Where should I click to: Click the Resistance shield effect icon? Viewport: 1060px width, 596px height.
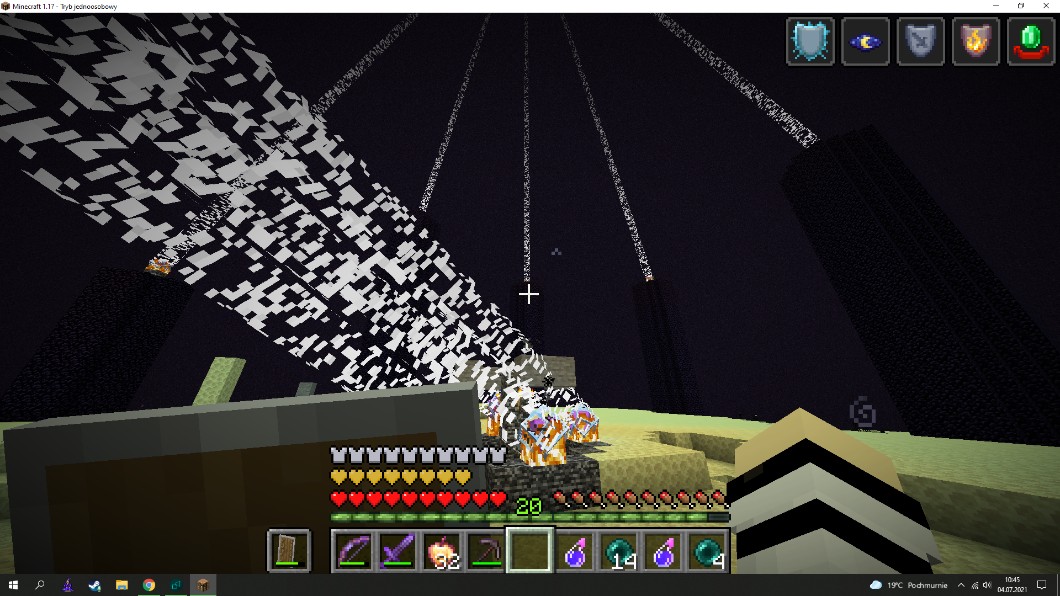pos(810,42)
